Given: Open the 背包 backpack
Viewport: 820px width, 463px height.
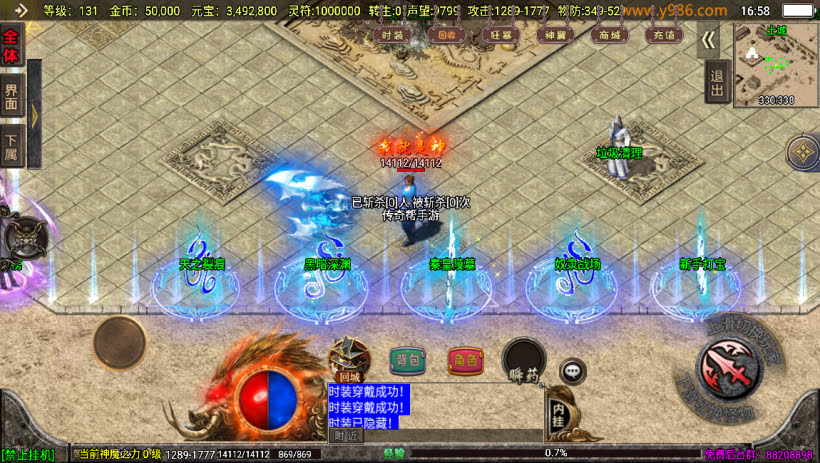Looking at the screenshot, I should [x=407, y=360].
